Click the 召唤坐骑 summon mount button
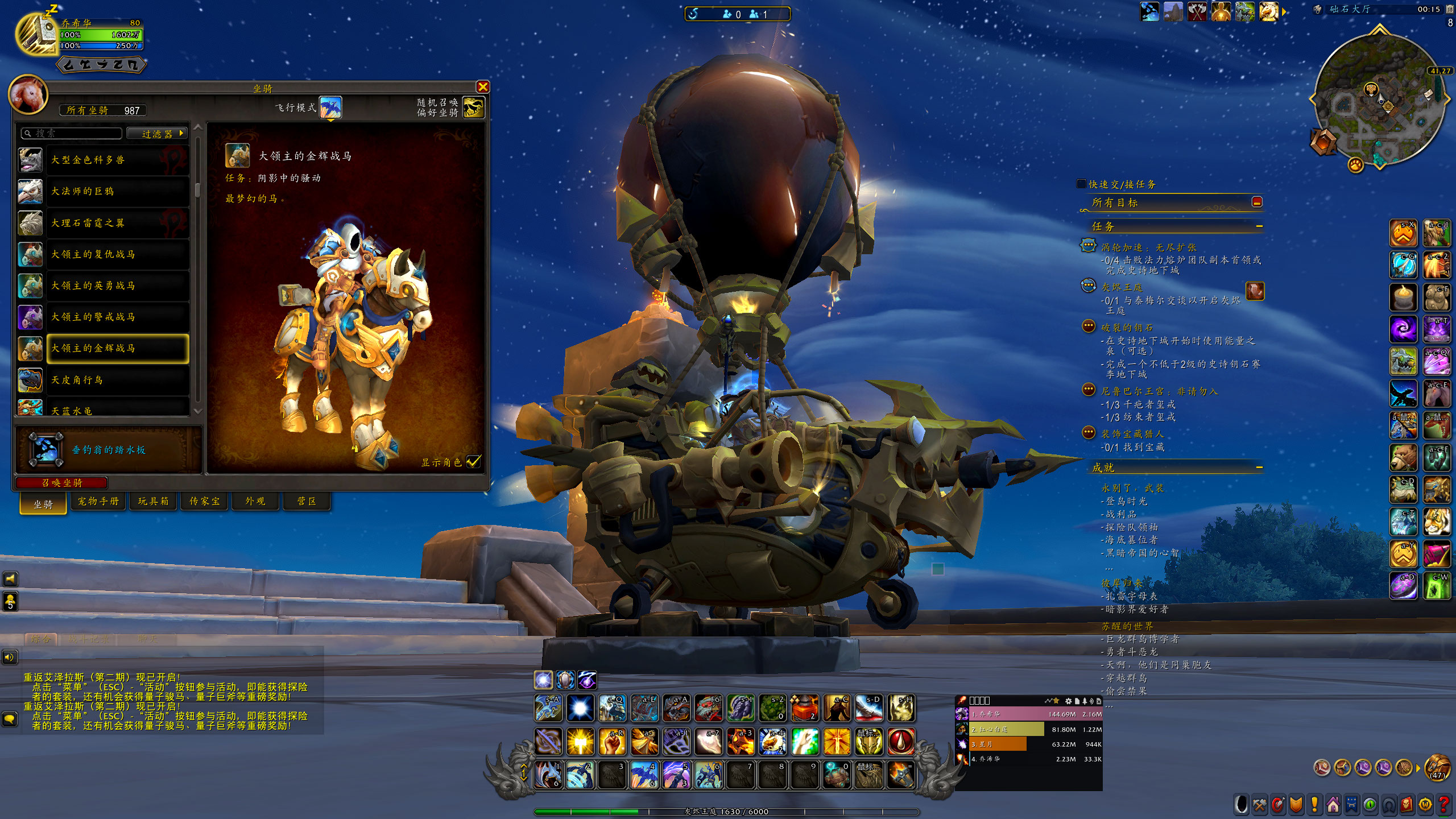 pos(62,483)
